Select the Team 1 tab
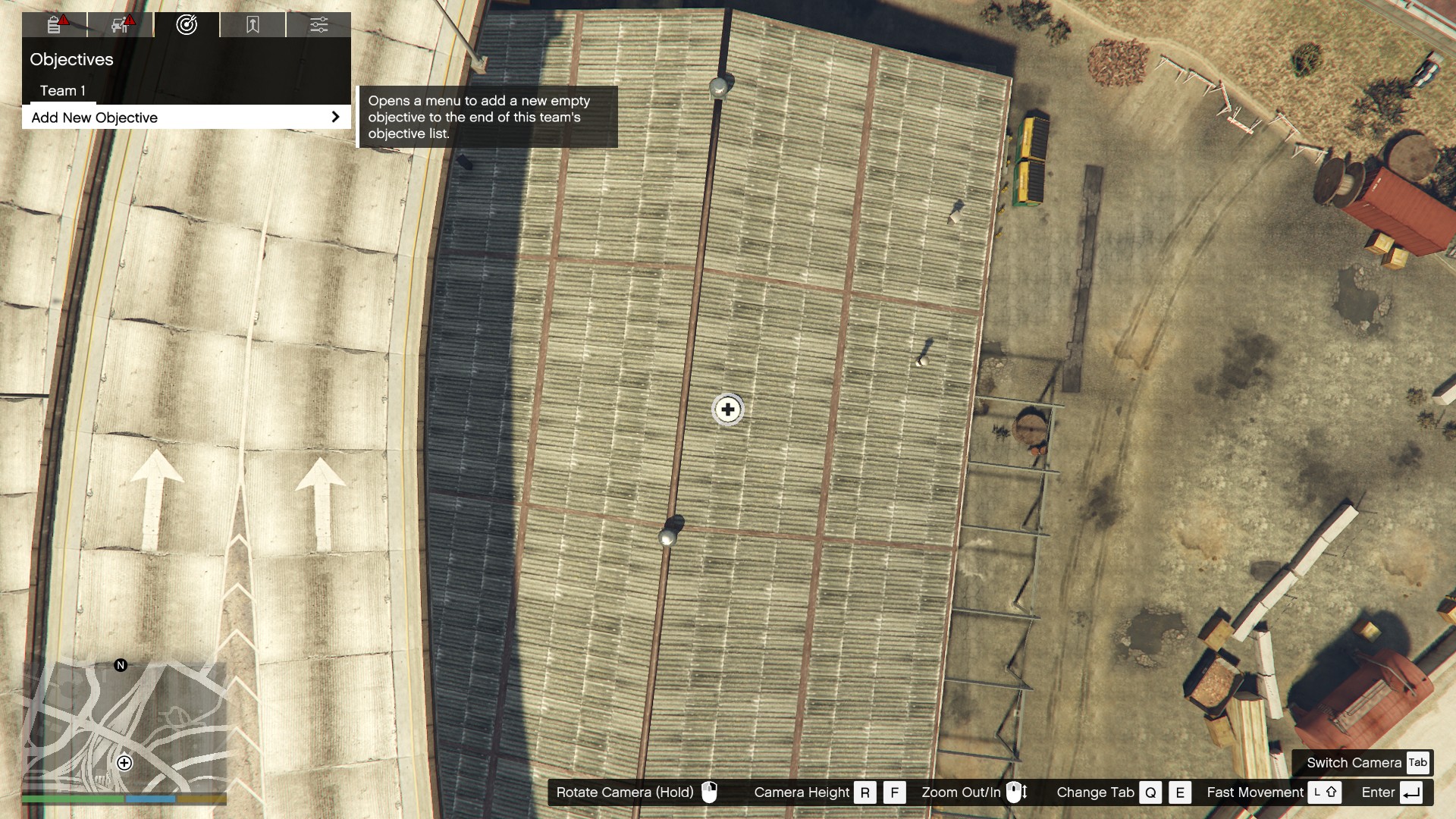 click(x=63, y=90)
